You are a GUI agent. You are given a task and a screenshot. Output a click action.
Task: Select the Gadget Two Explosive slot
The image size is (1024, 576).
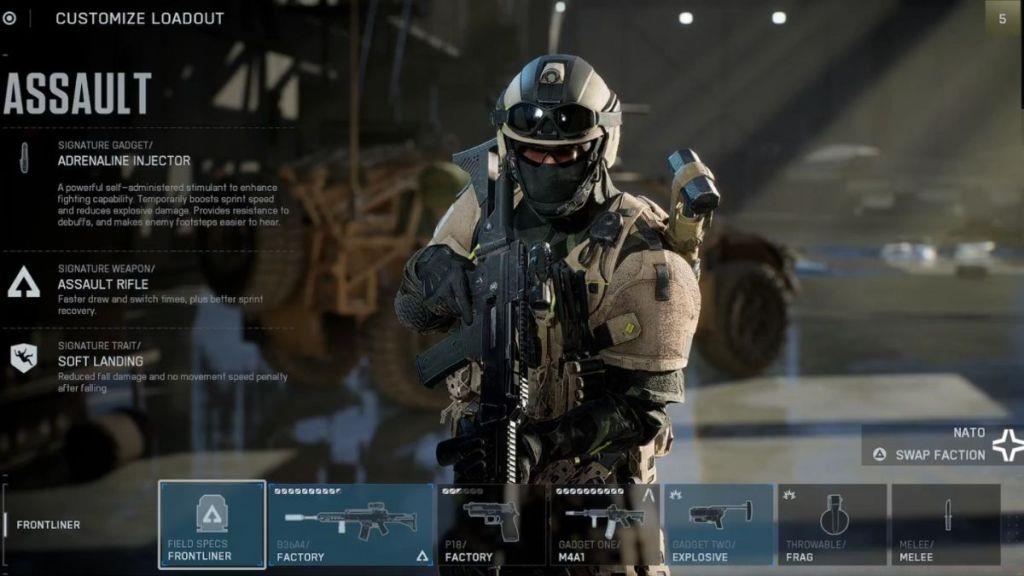point(718,524)
